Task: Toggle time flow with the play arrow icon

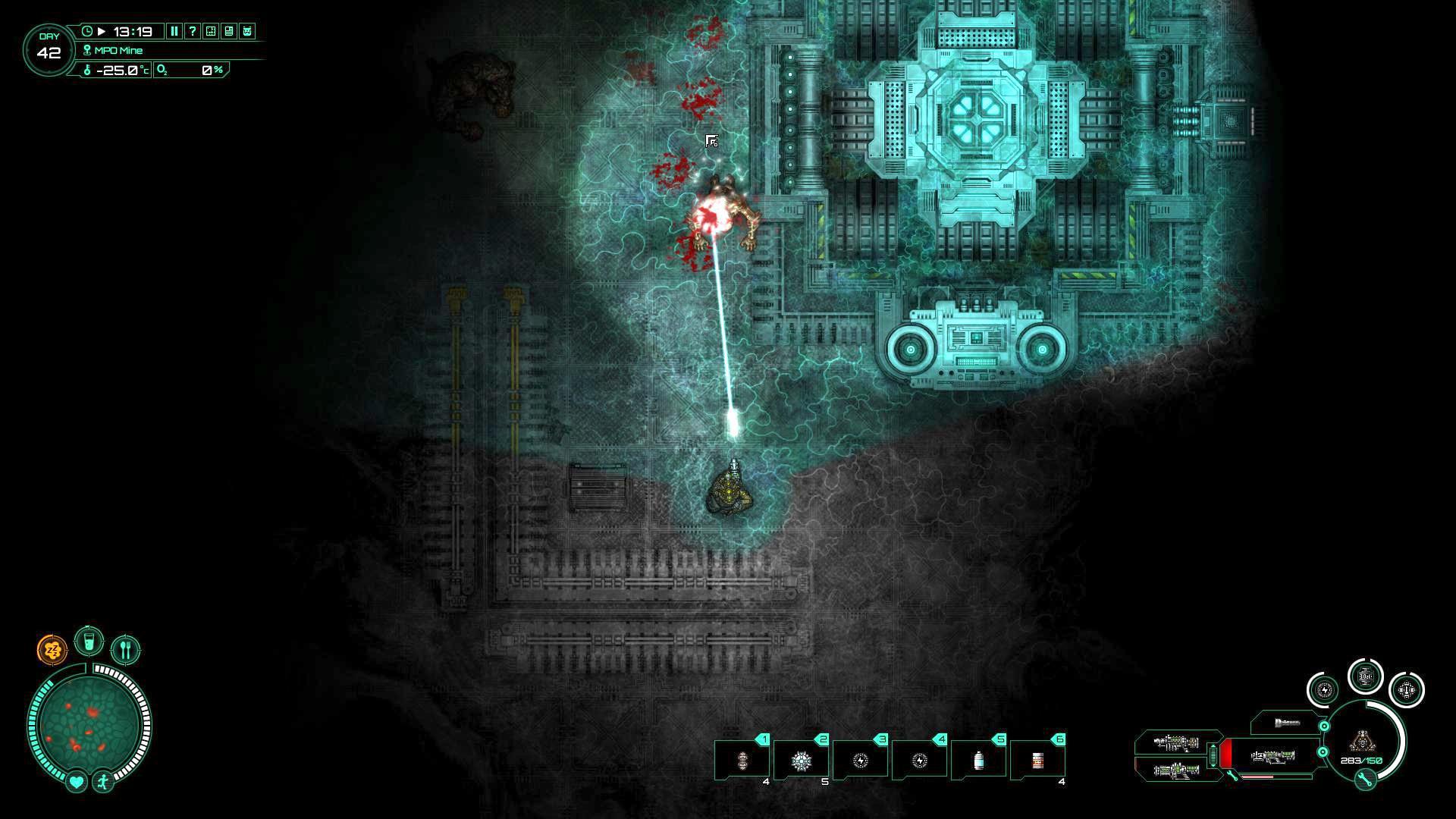Action: [101, 31]
